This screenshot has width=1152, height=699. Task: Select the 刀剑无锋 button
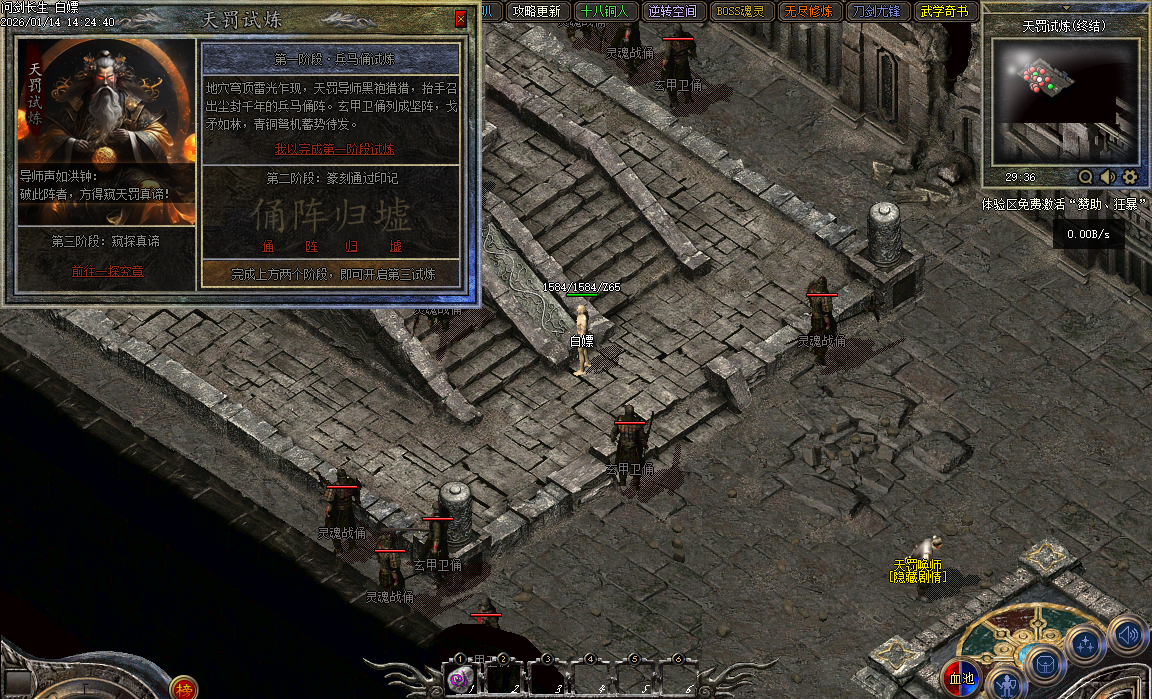877,12
